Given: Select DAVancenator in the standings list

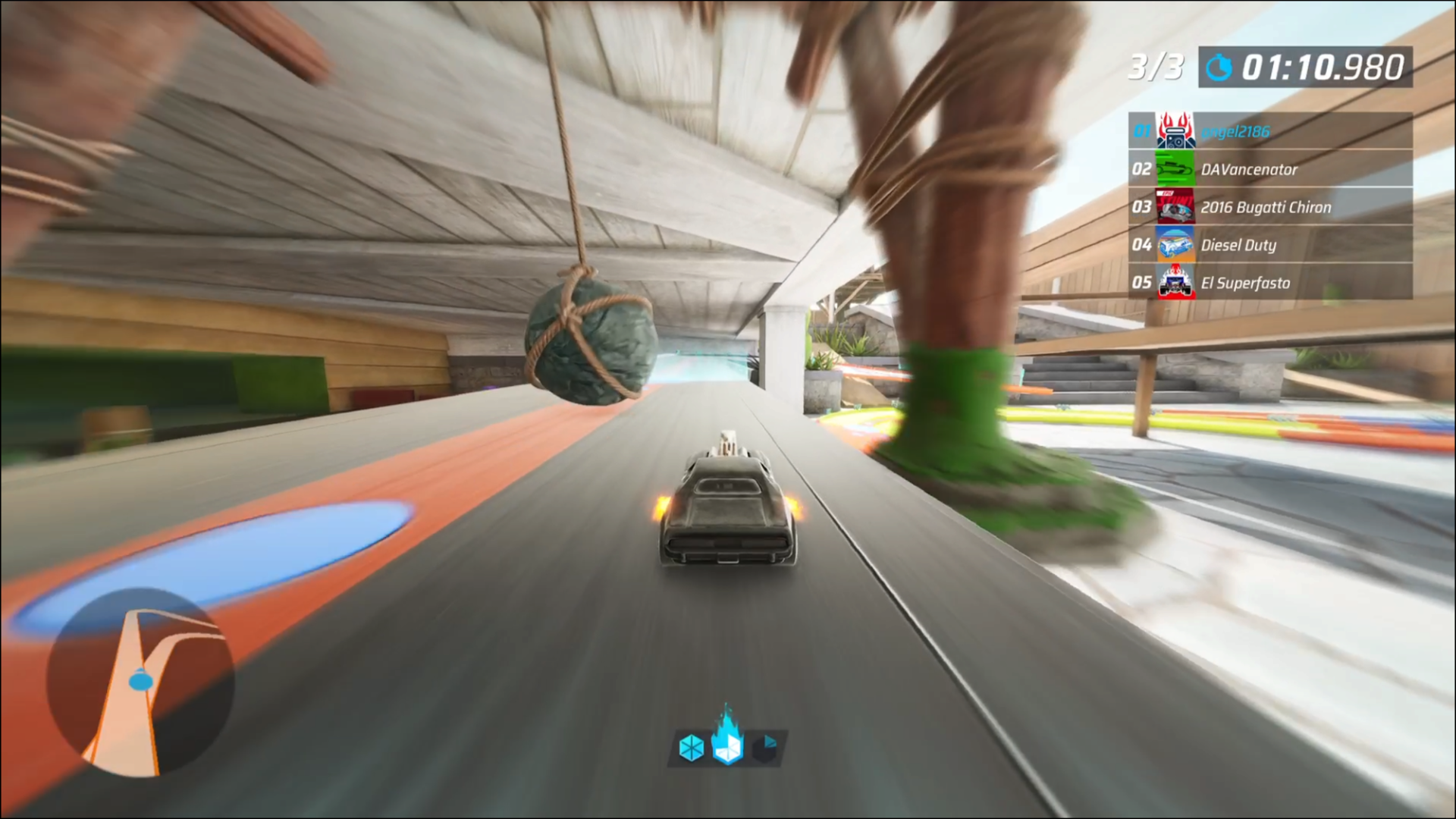Looking at the screenshot, I should pyautogui.click(x=1269, y=169).
